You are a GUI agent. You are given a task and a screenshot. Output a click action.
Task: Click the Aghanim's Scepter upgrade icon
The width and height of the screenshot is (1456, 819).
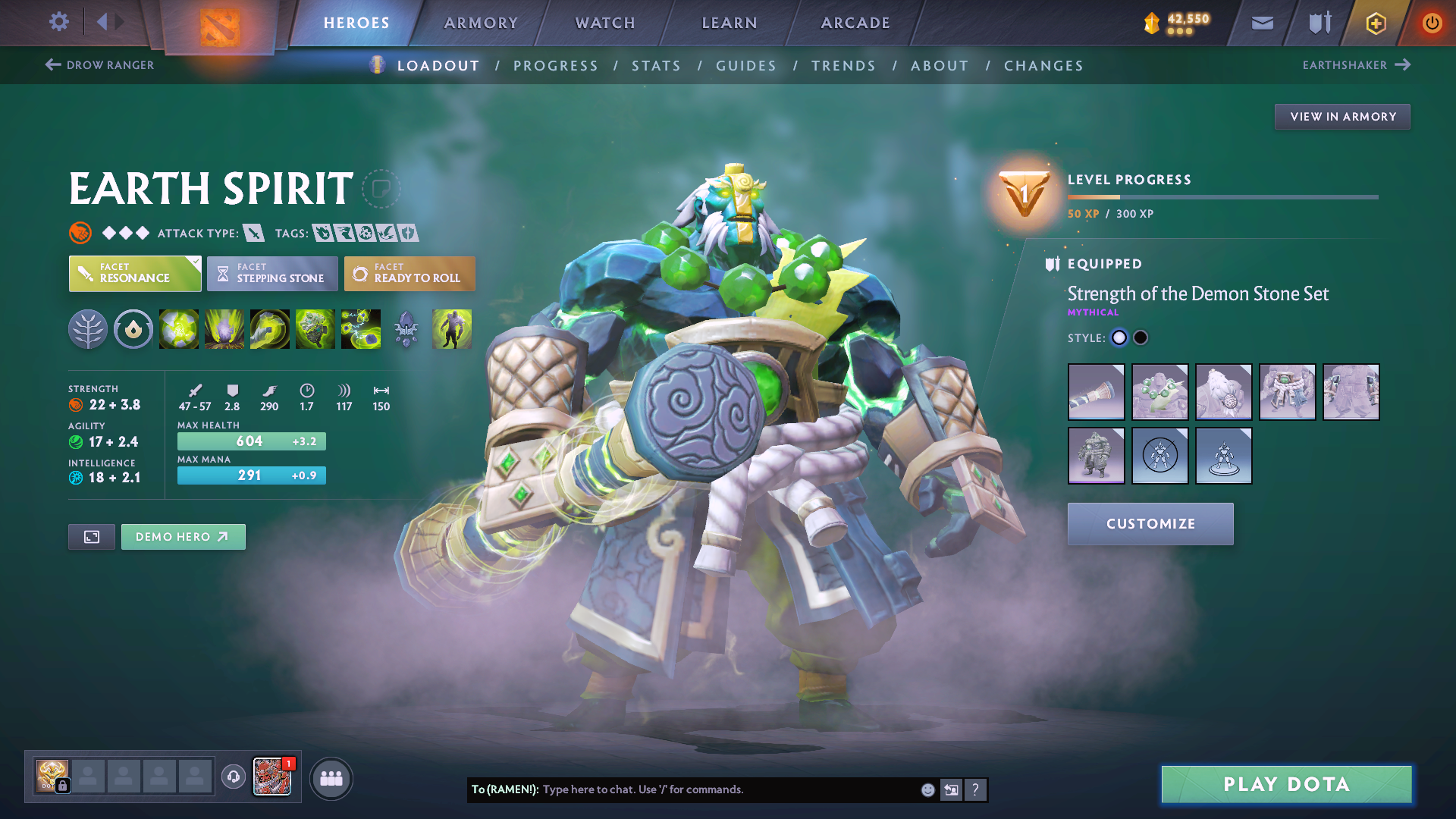(x=406, y=328)
